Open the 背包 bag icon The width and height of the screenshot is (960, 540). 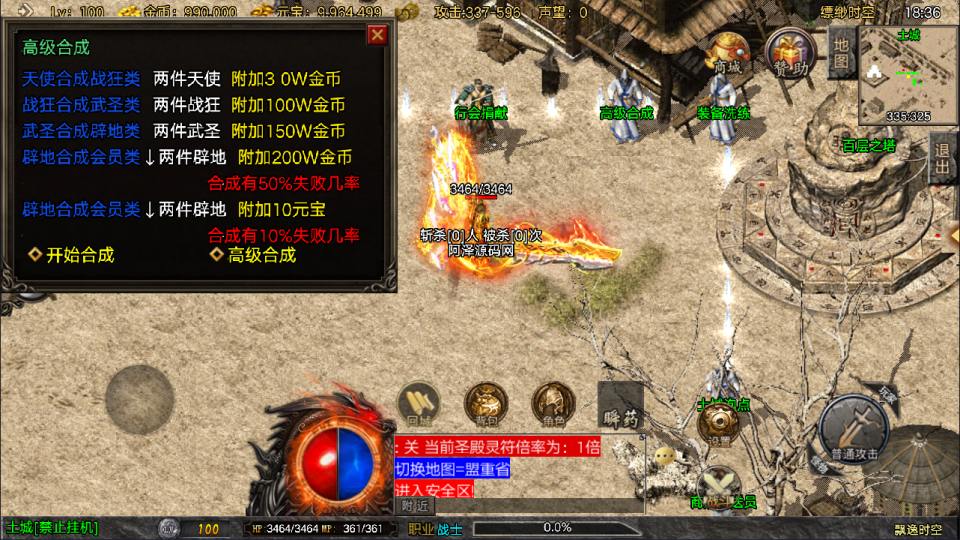pyautogui.click(x=484, y=403)
